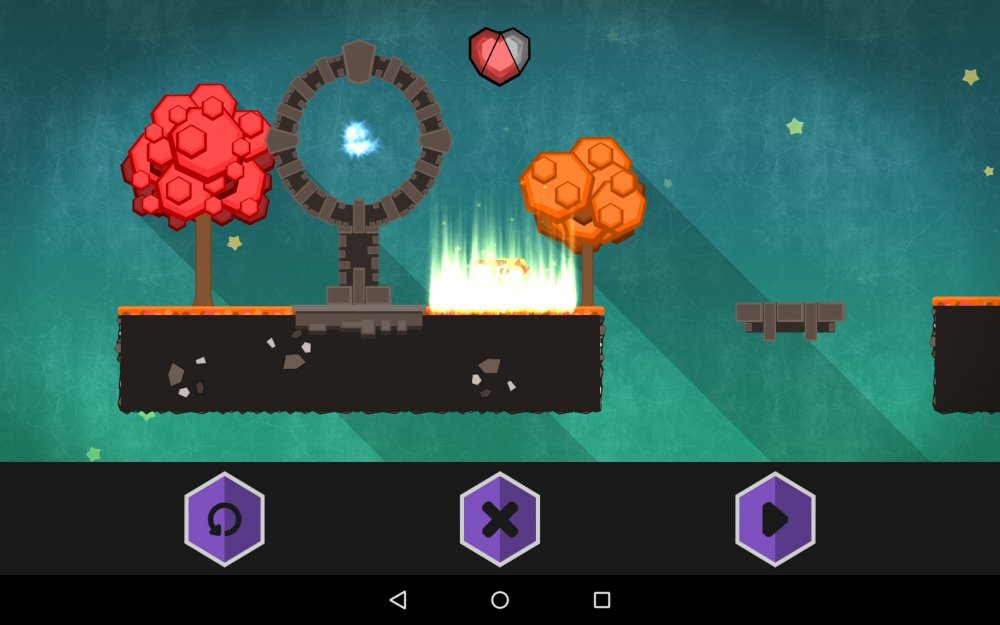1000x625 pixels.
Task: Tap the purple restart arrow hexagon button
Action: (x=225, y=519)
